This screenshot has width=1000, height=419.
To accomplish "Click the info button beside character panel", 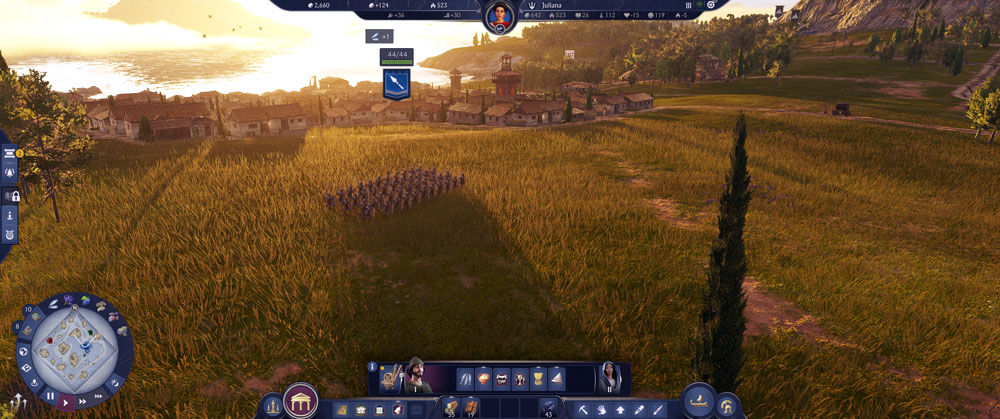I will 372,367.
